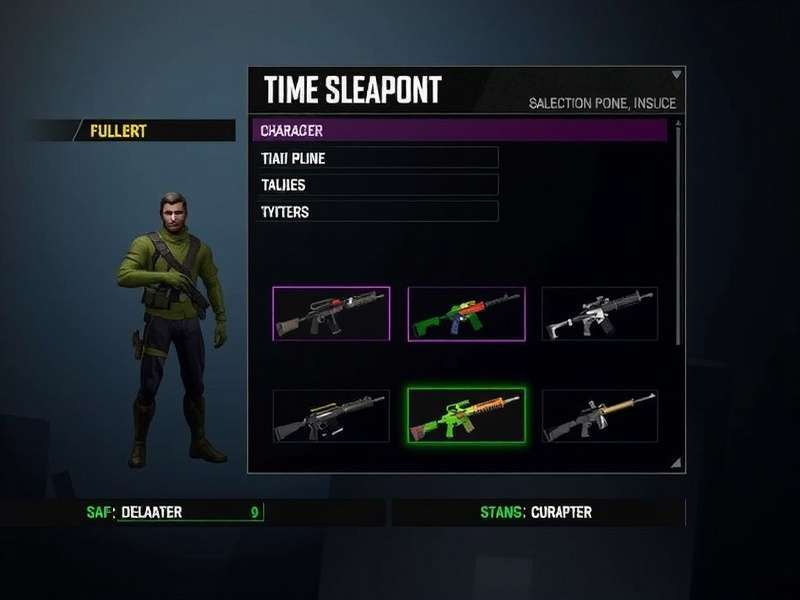Select the green and blue rifle tile
This screenshot has width=800, height=600.
point(466,313)
